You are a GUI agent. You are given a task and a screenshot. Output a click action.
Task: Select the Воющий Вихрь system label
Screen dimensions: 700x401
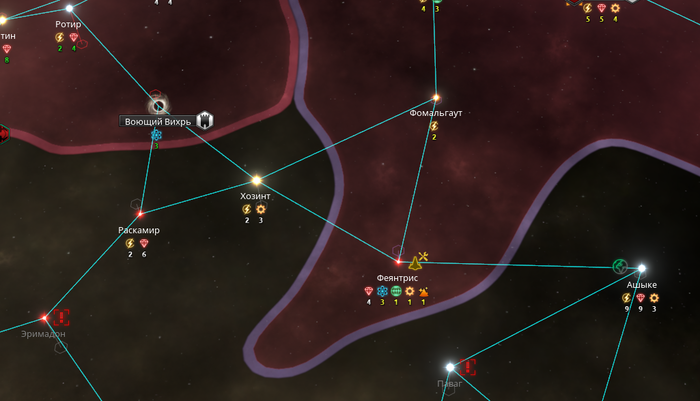(156, 121)
